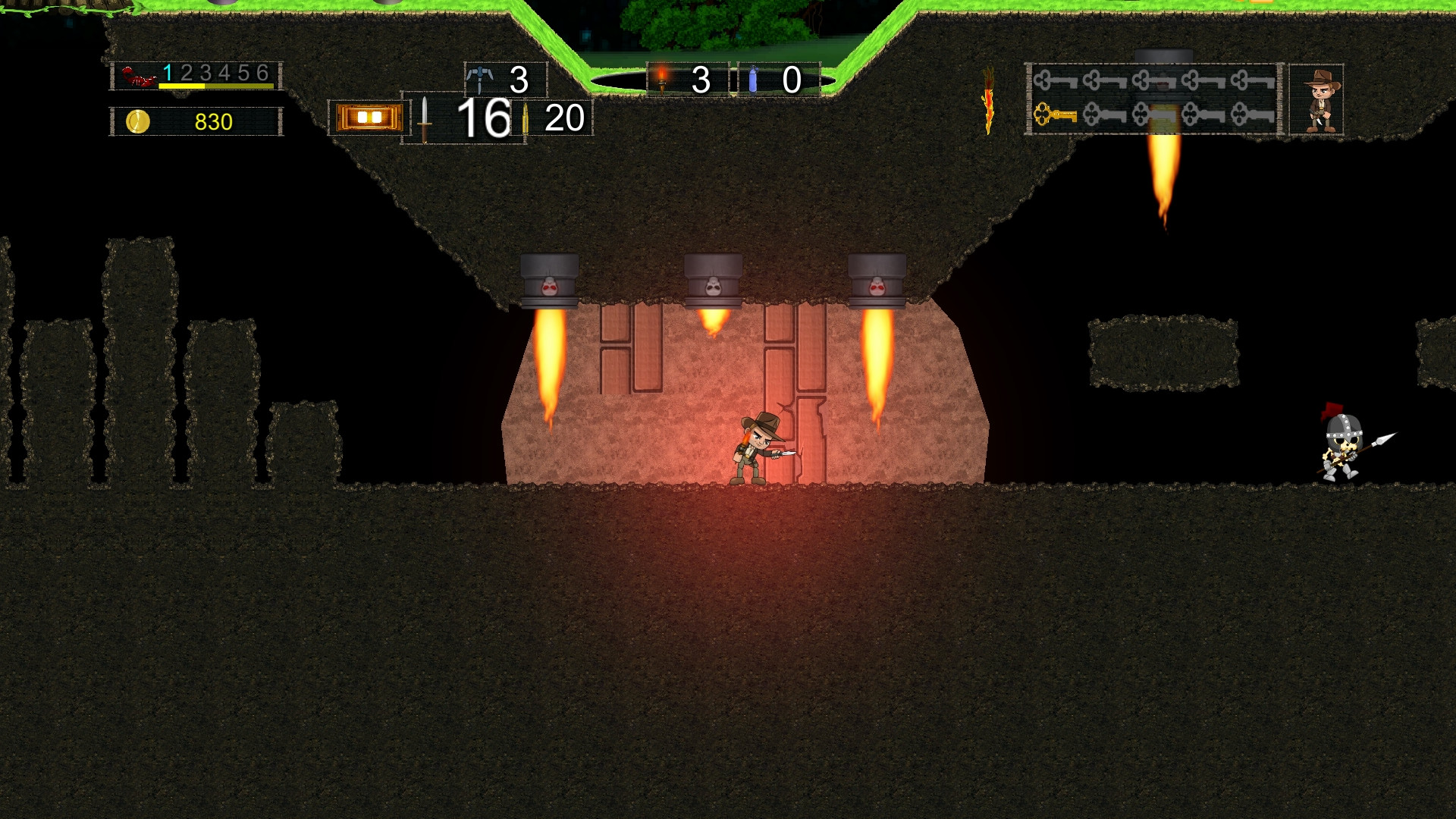Click the leftmost ceiling flame vent
1456x819 pixels.
click(x=548, y=281)
